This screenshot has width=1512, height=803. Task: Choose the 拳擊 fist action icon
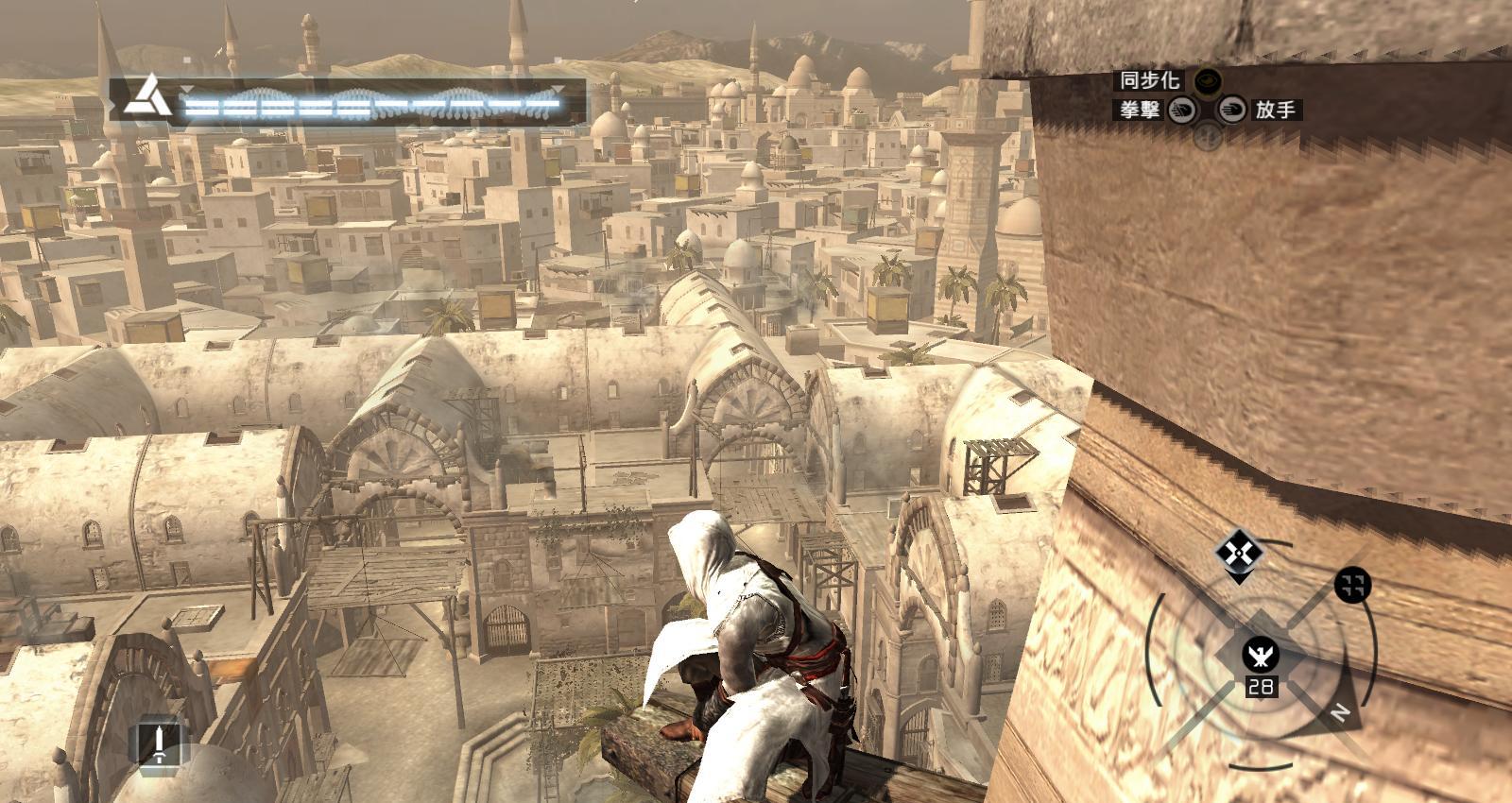coord(1181,111)
